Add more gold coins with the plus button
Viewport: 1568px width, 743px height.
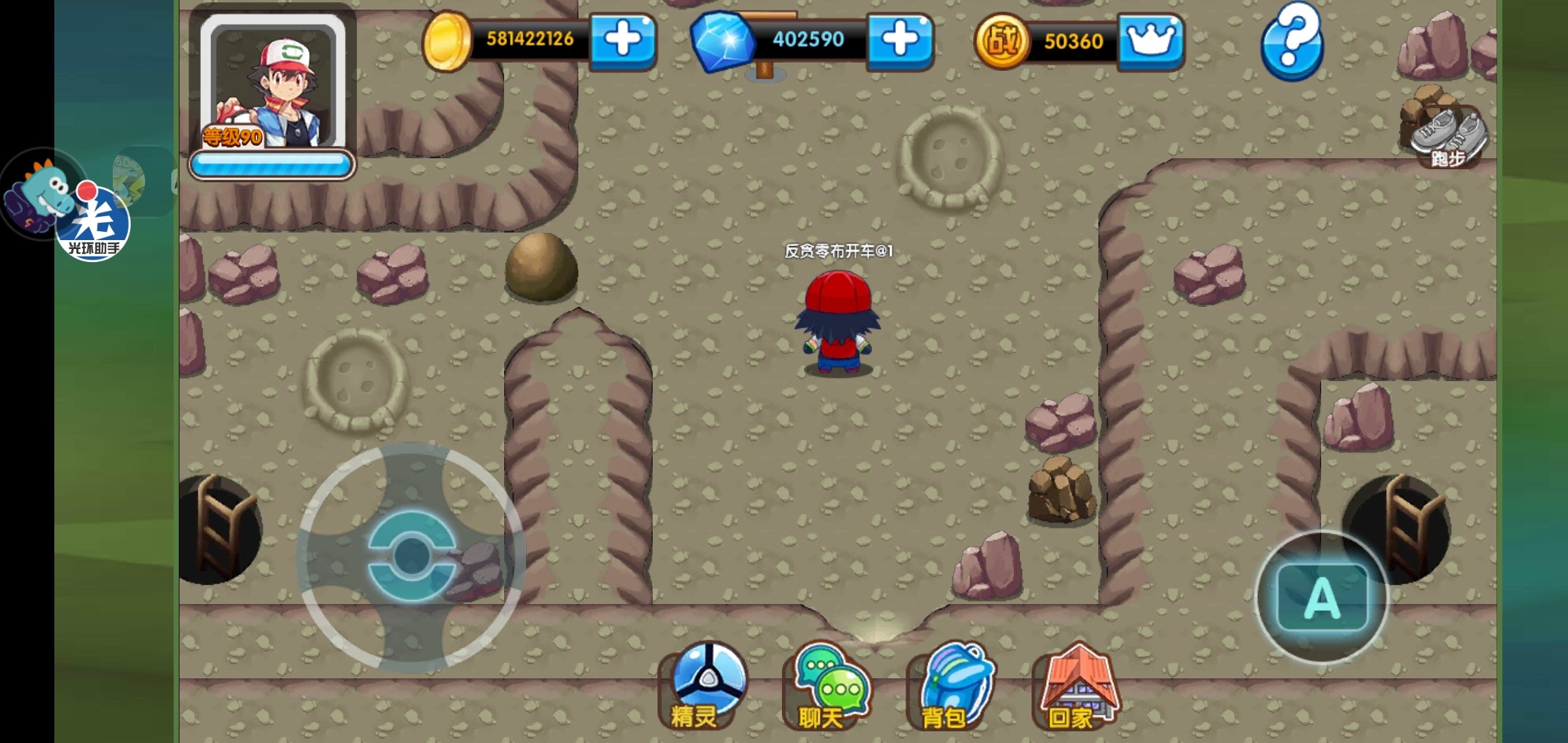click(x=622, y=40)
